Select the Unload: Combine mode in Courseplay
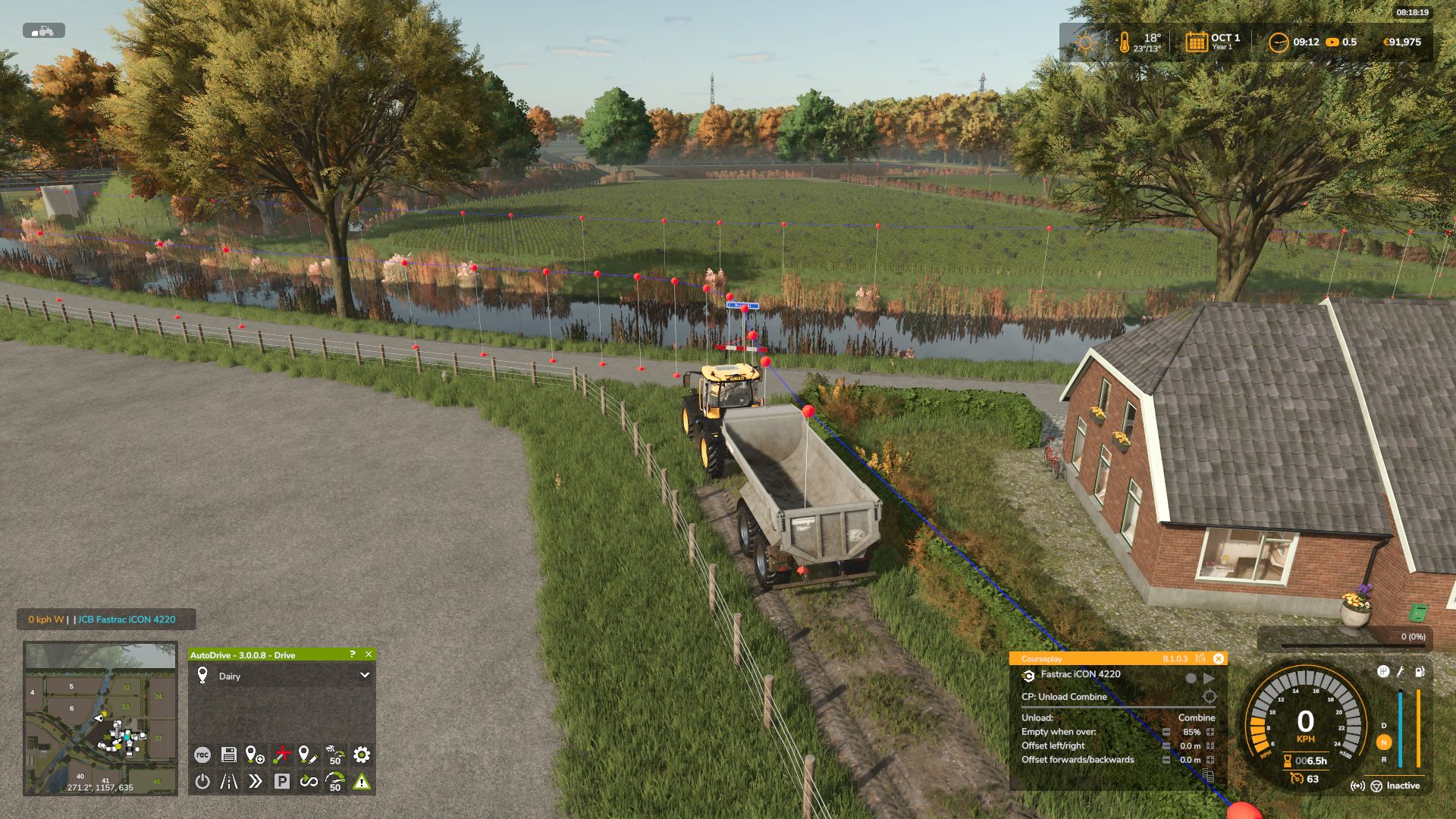 (x=1197, y=717)
